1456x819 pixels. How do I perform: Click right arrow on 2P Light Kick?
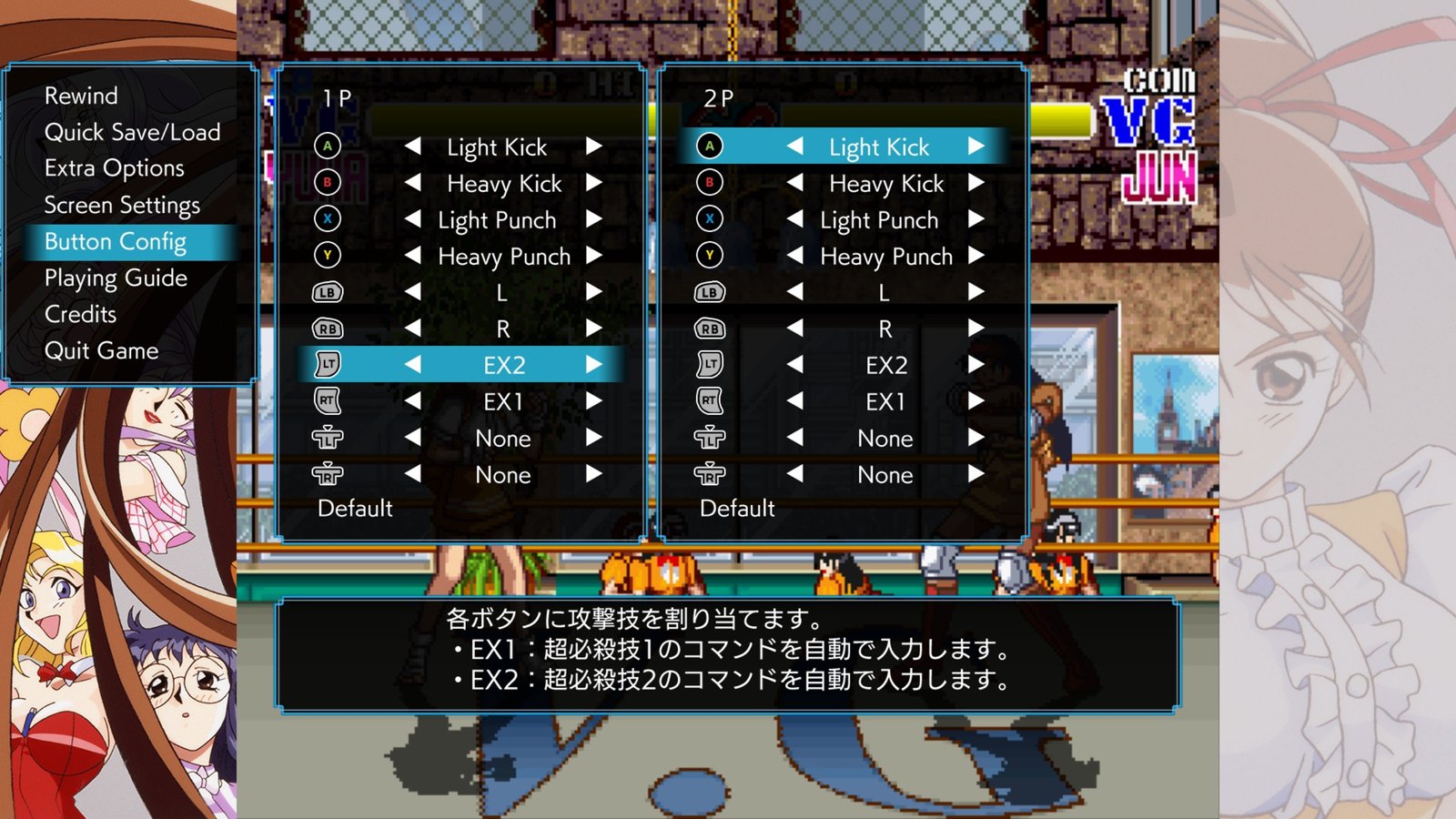[976, 147]
